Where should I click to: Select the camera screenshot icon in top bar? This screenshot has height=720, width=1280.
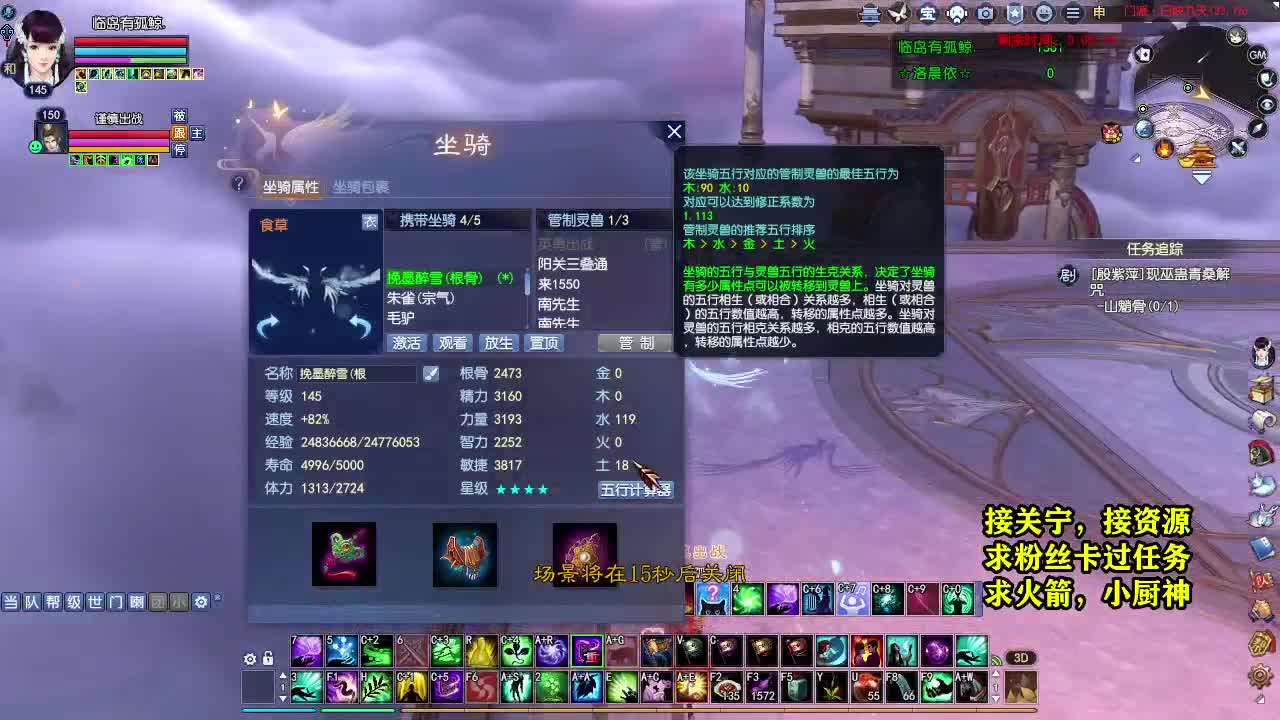(x=985, y=13)
